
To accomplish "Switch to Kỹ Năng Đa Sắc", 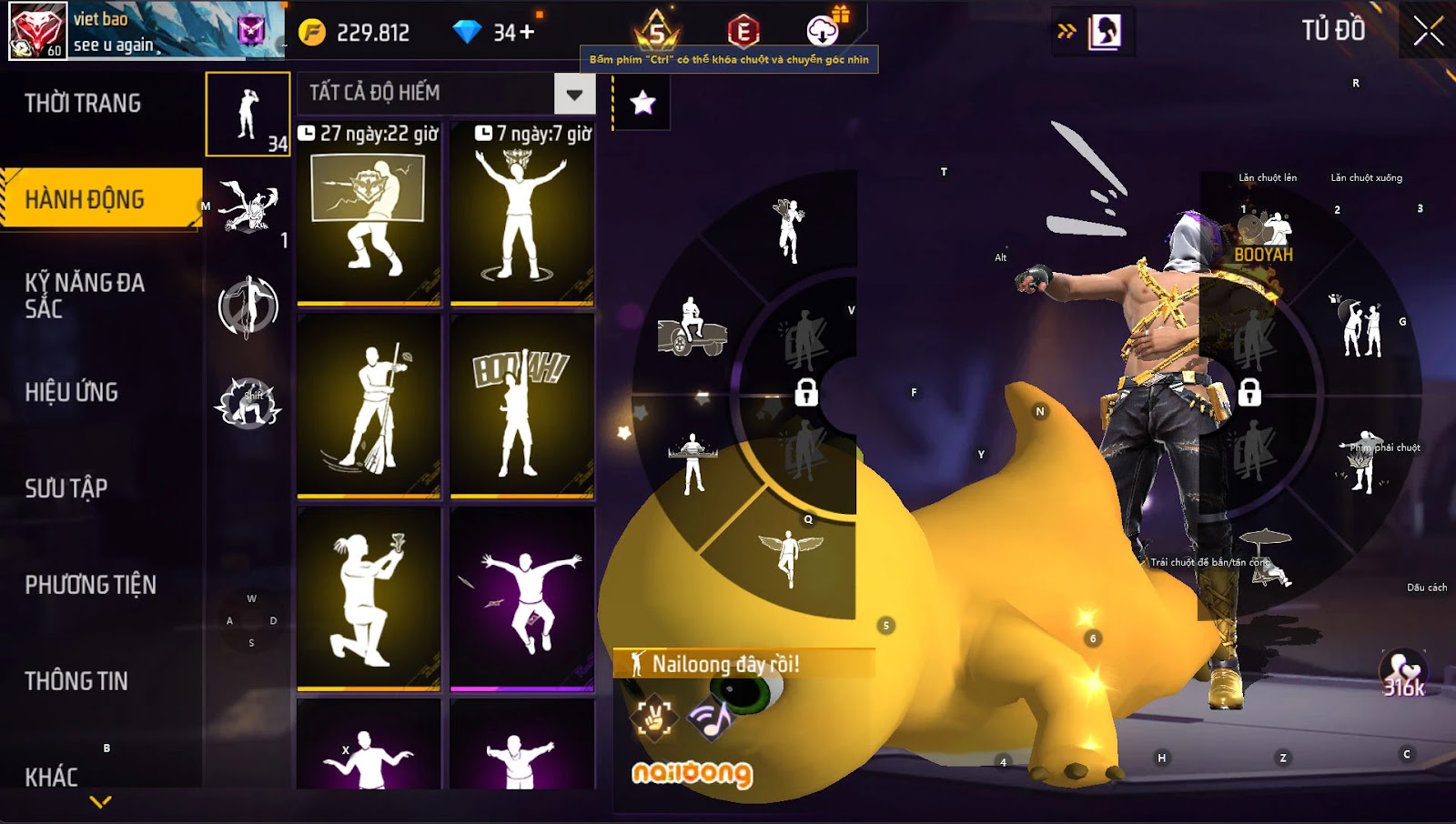I will [x=85, y=296].
